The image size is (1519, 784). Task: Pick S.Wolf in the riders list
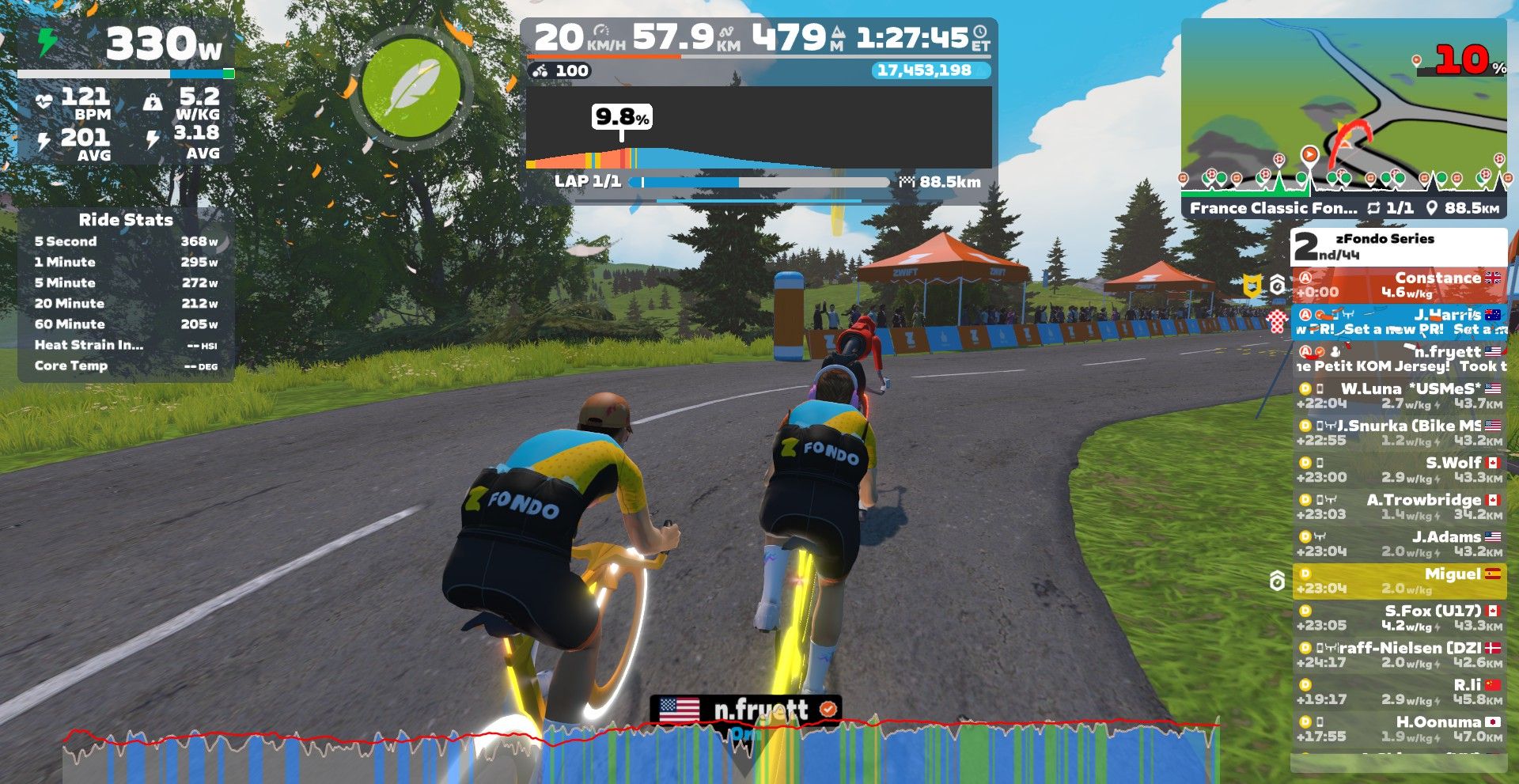pos(1399,470)
